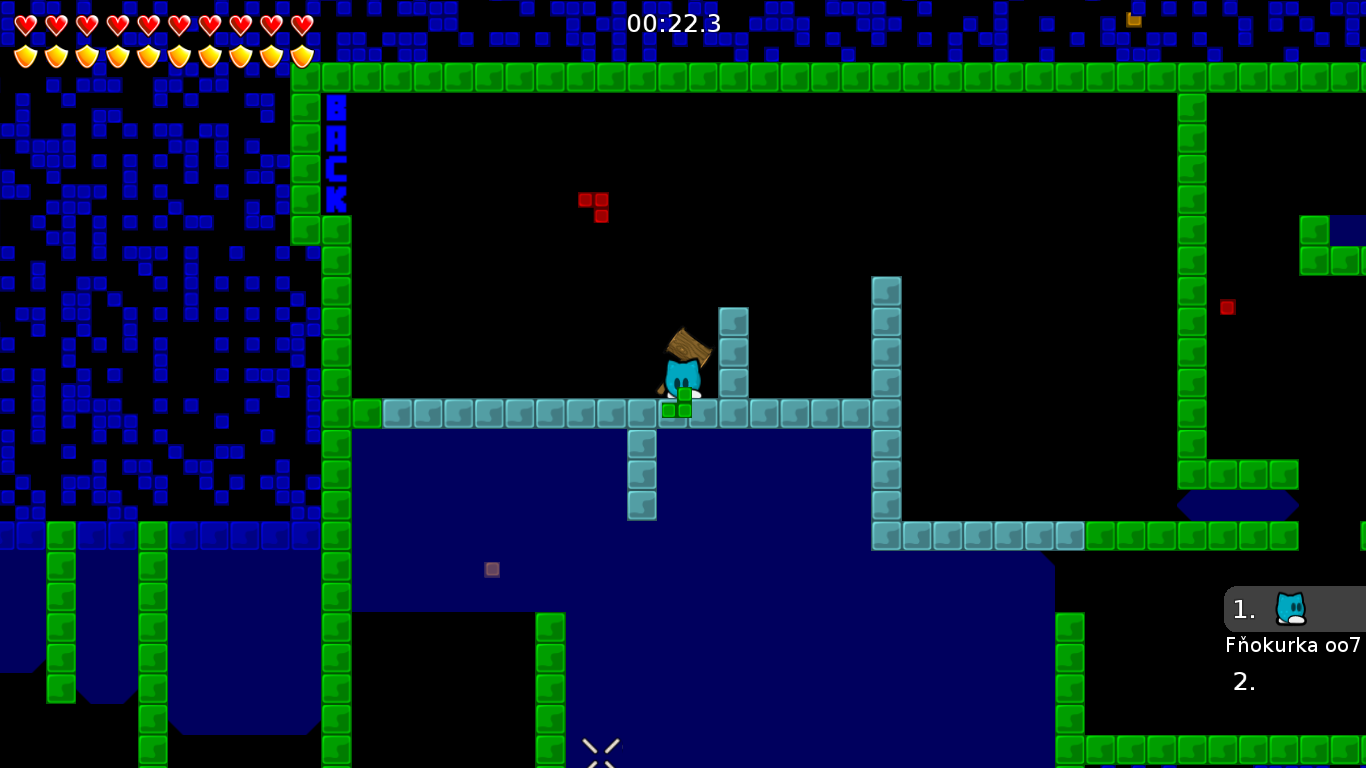Viewport: 1366px width, 768px height.
Task: Select the blue cat player character
Action: [x=683, y=375]
